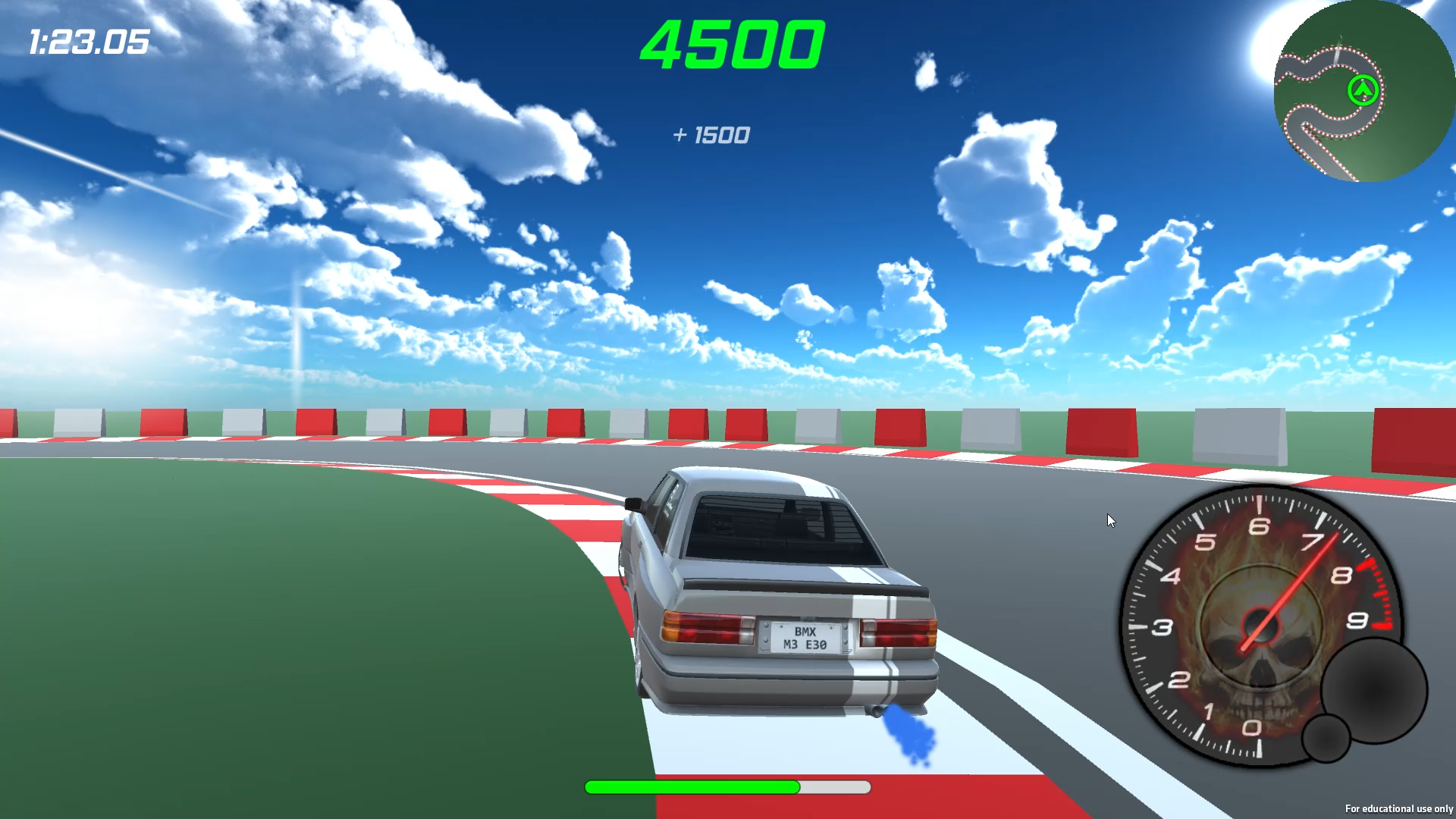The width and height of the screenshot is (1456, 819).
Task: Click the For educational use only label
Action: (x=1398, y=809)
